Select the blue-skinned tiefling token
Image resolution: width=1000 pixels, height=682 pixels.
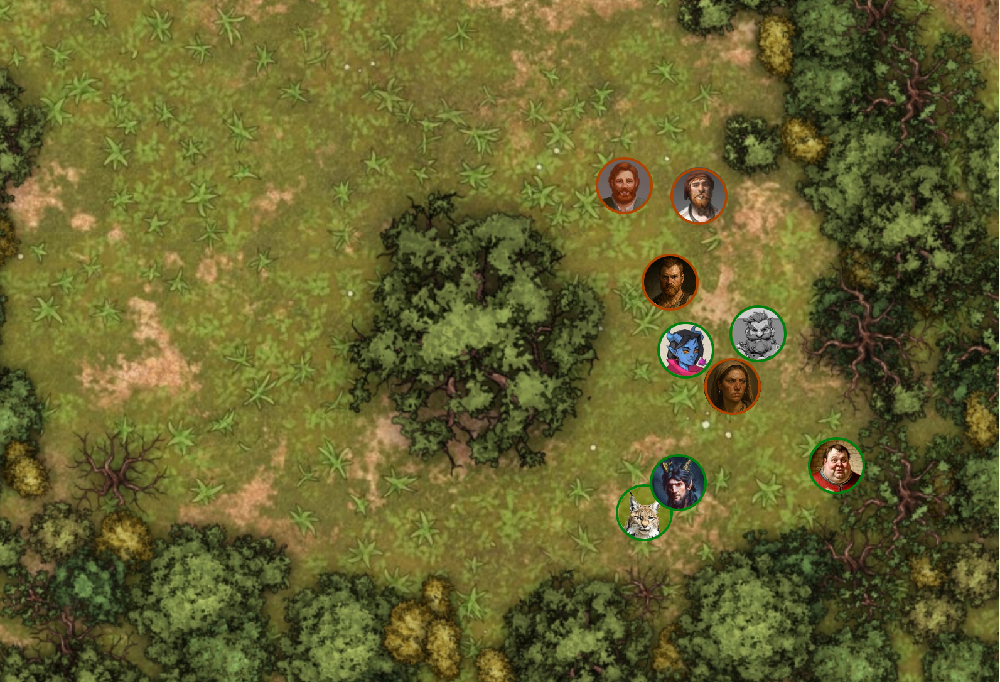pyautogui.click(x=685, y=351)
